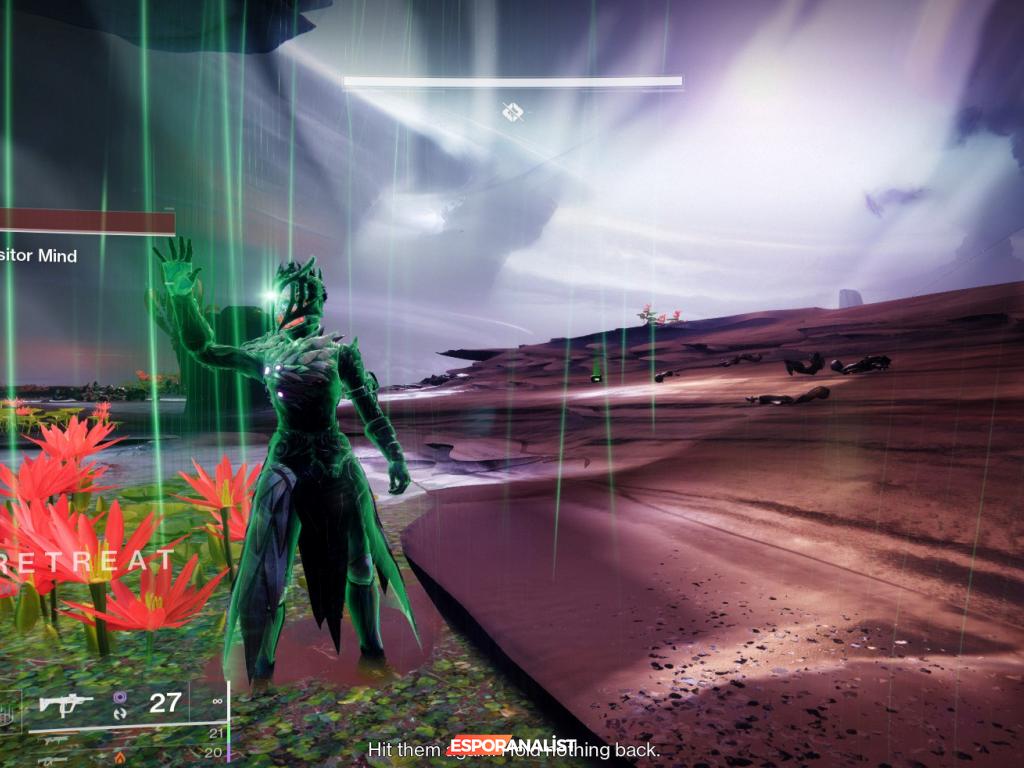Select the diamond objective marker below boss bar
This screenshot has height=768, width=1024.
[x=512, y=113]
